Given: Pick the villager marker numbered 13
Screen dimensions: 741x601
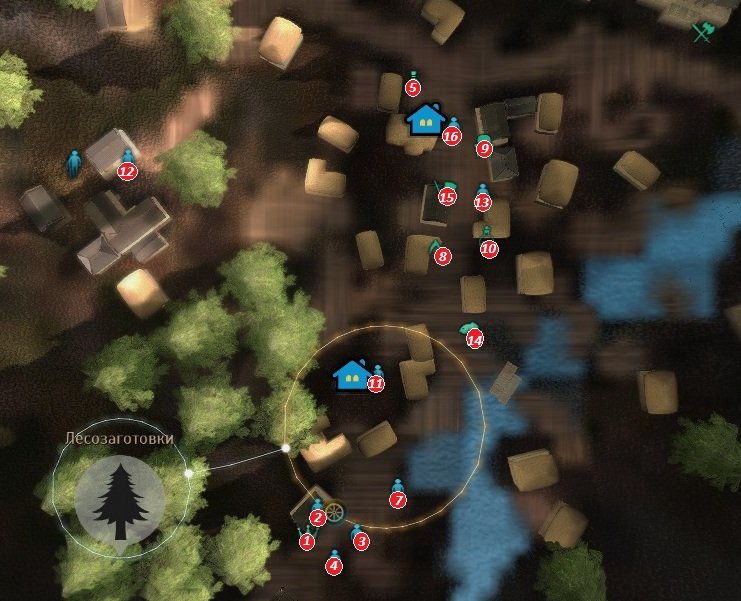Looking at the screenshot, I should (x=483, y=201).
